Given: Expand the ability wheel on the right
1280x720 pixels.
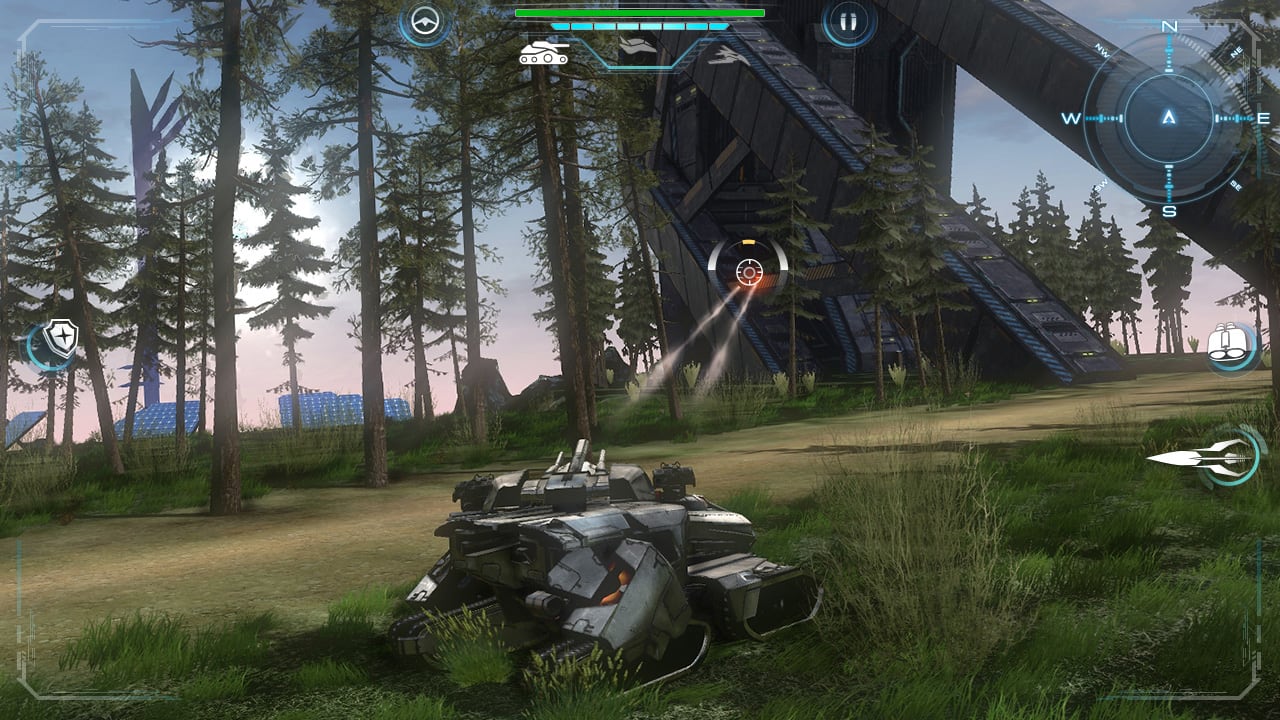Looking at the screenshot, I should pyautogui.click(x=1222, y=457).
